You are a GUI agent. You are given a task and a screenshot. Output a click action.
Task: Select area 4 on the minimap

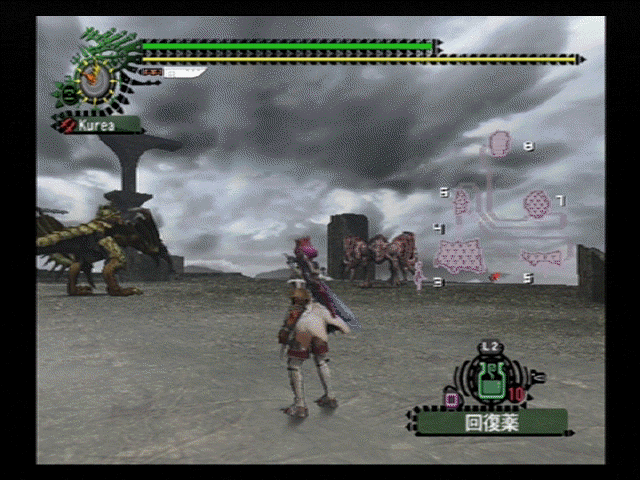460,256
